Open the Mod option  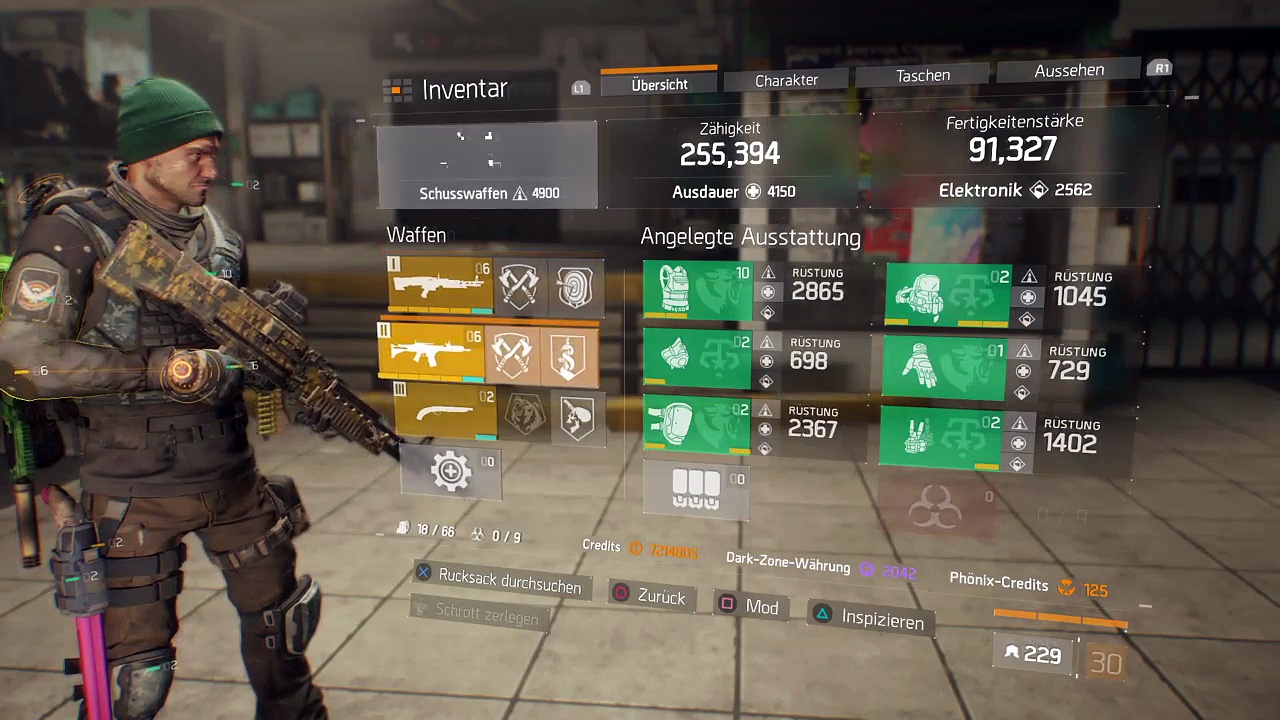pos(749,606)
